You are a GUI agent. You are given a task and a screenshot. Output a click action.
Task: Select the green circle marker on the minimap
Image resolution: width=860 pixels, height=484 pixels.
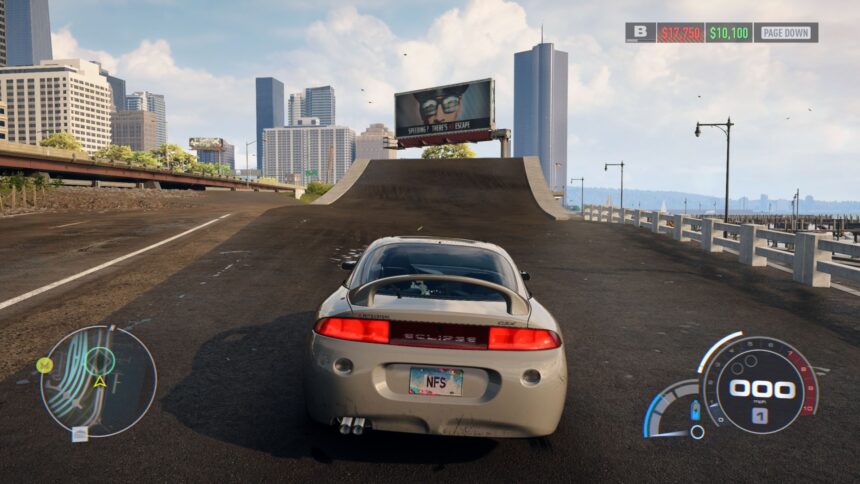click(x=99, y=361)
